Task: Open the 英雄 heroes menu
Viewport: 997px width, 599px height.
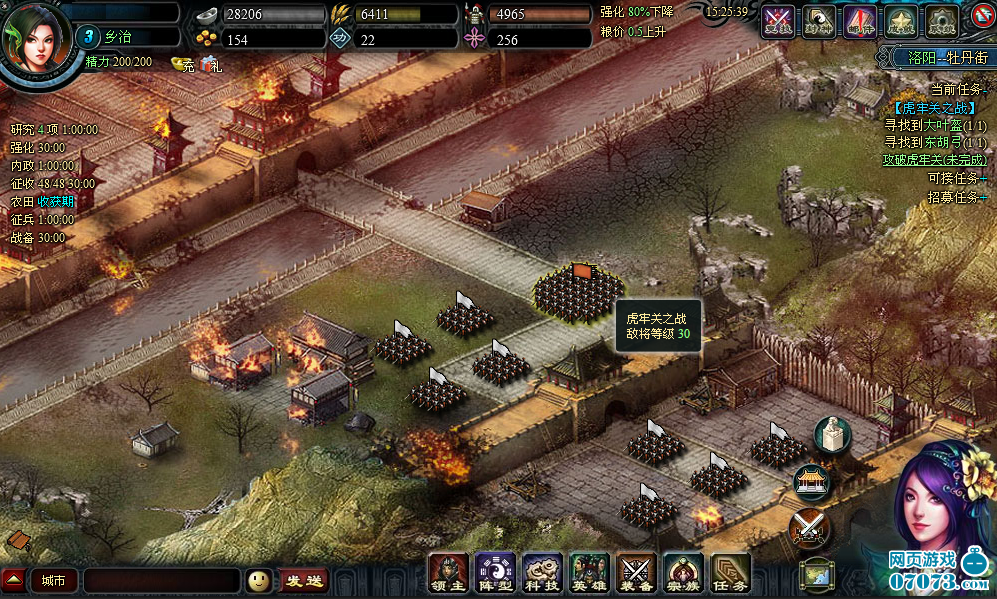Action: pyautogui.click(x=588, y=573)
